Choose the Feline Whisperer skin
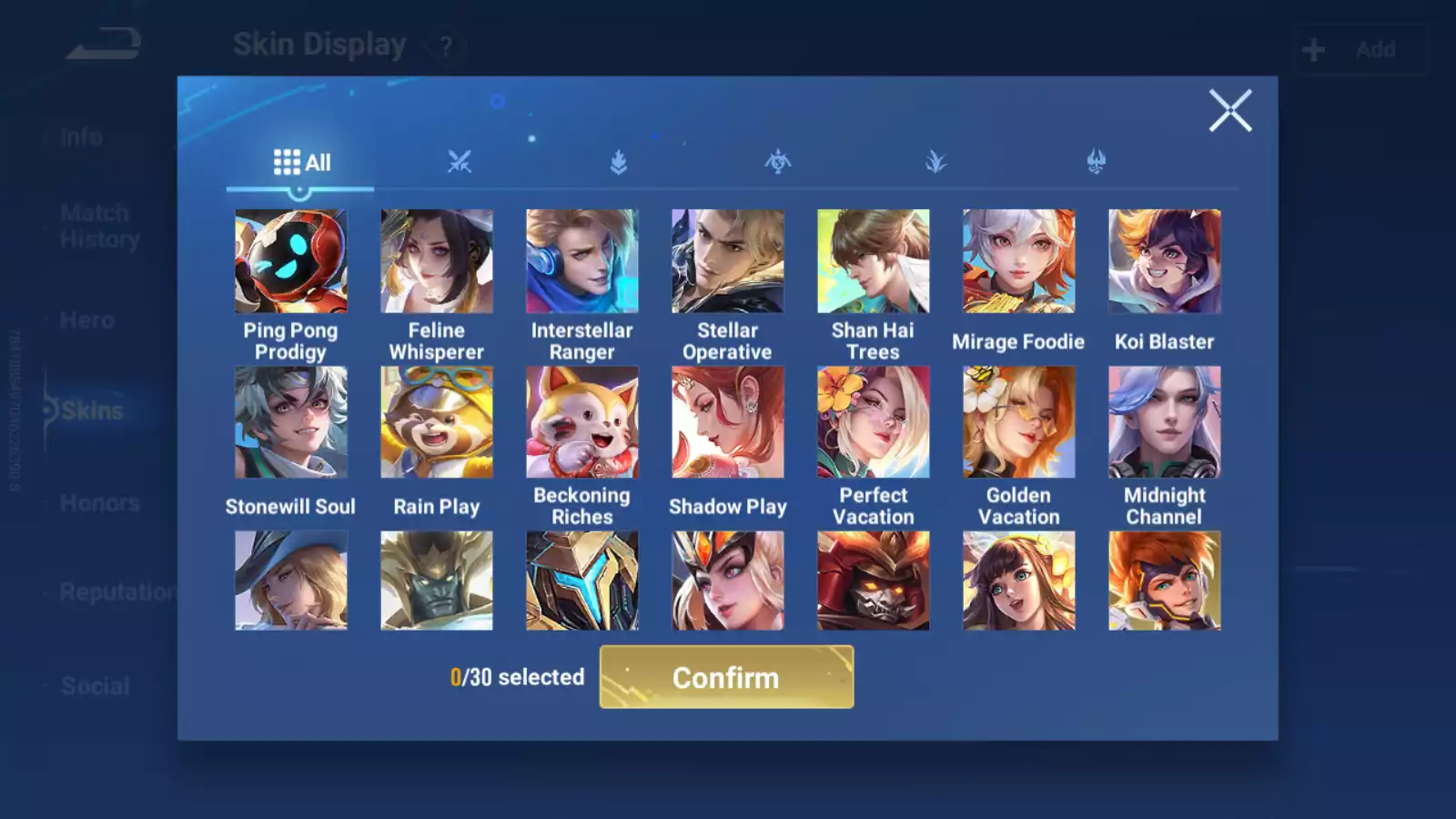 click(x=436, y=262)
